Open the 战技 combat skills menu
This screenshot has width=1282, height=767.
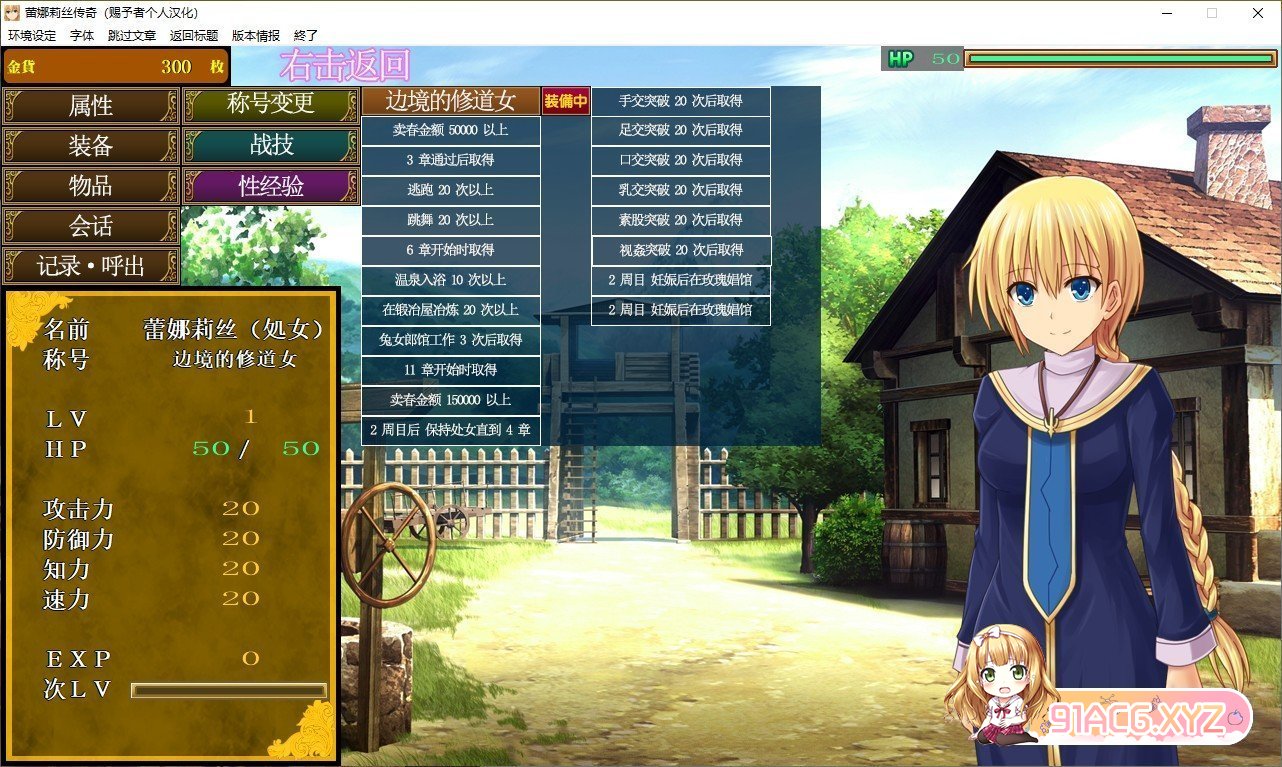tap(271, 145)
